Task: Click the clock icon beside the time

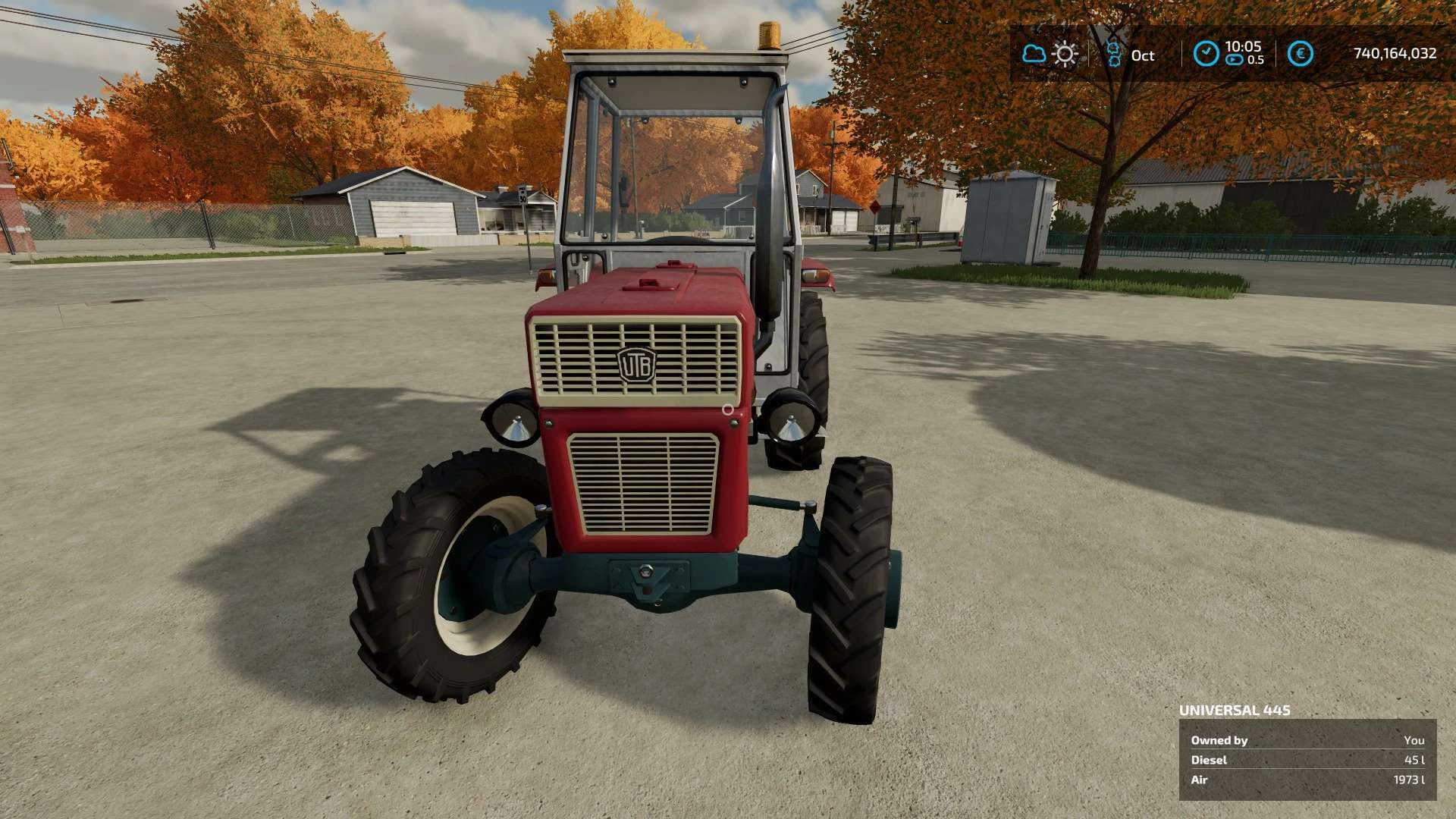Action: point(1206,54)
